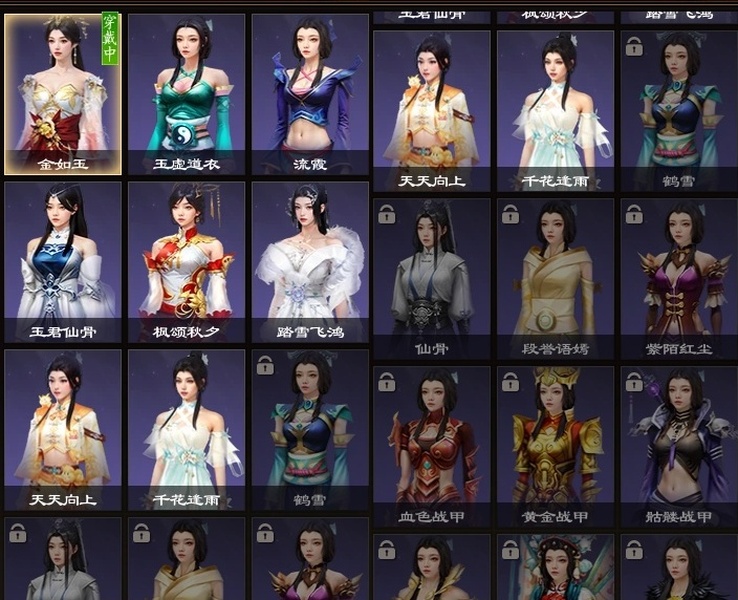Choose the 枫颂秋夕 costume

[186, 262]
